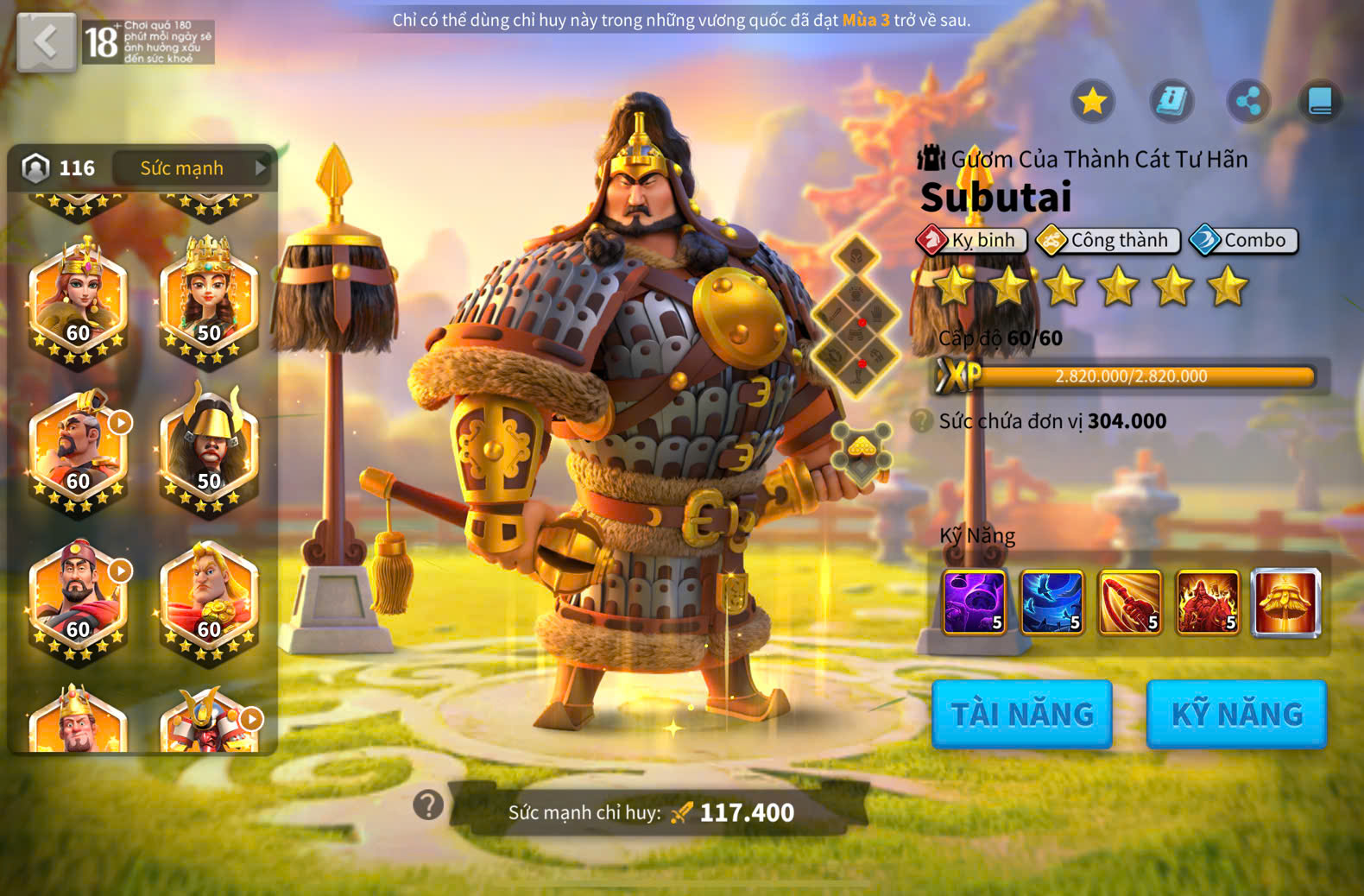
Task: Select the purple first skill icon
Action: (x=974, y=602)
